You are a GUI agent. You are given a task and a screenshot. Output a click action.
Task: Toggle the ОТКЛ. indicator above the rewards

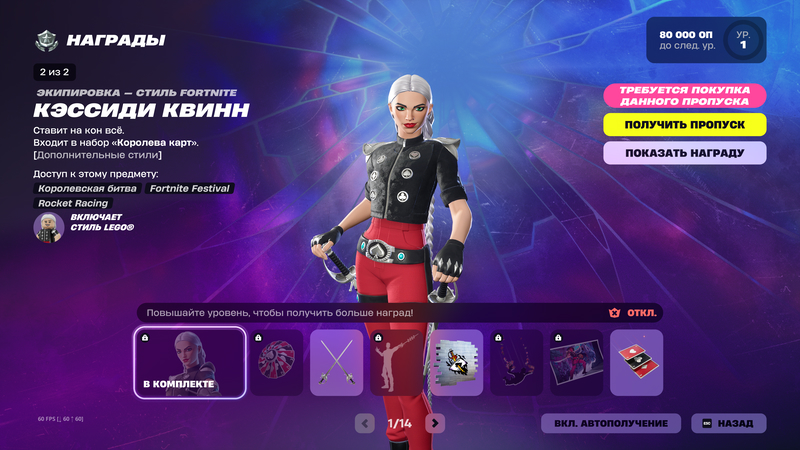633,313
